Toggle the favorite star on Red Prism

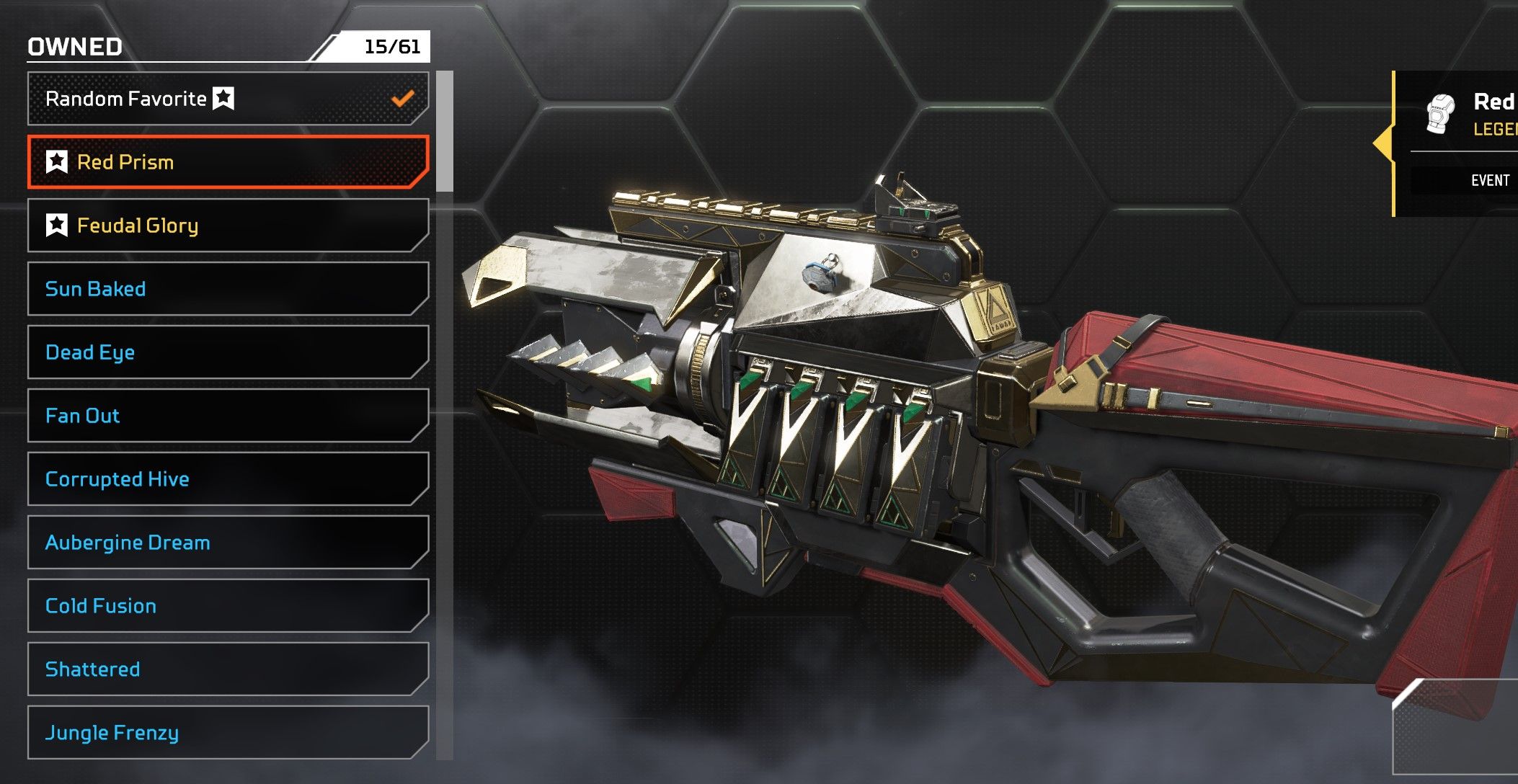click(57, 162)
